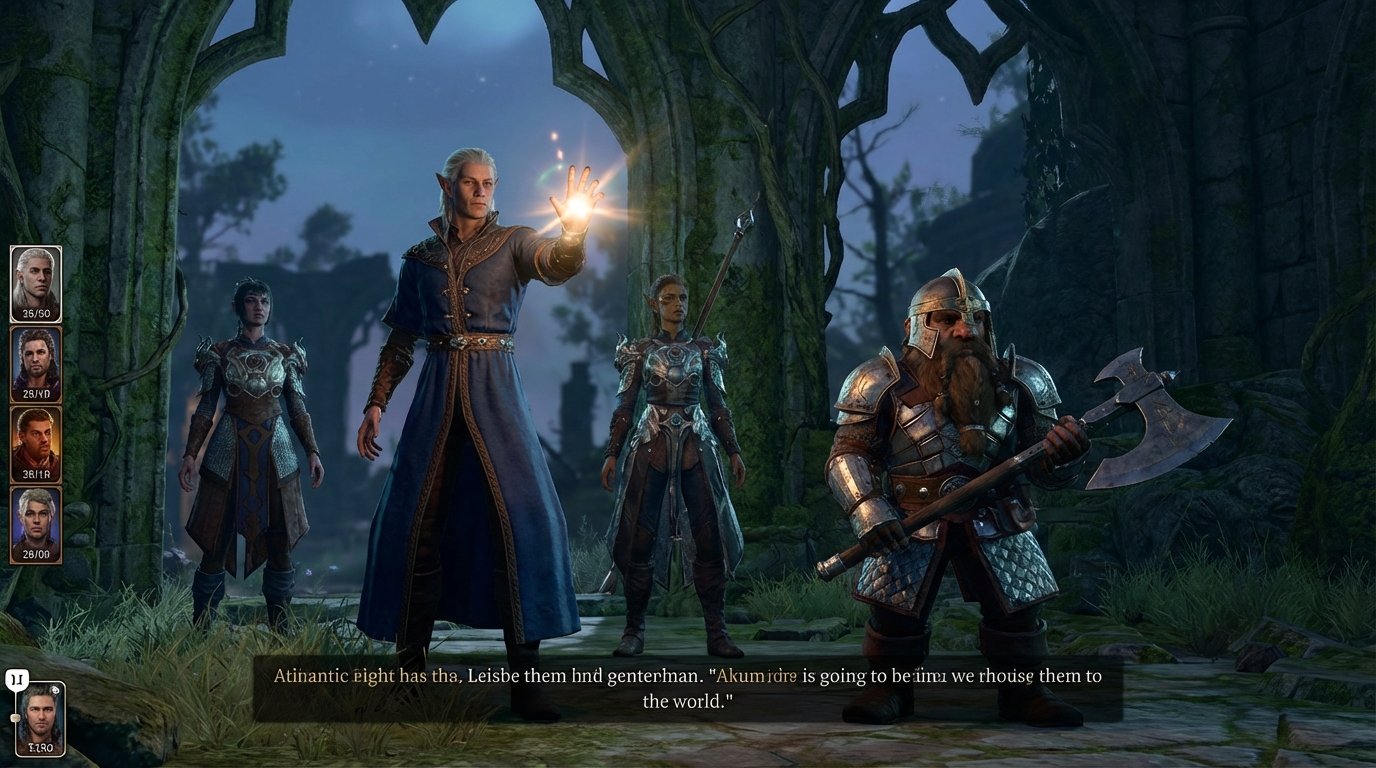Image resolution: width=1376 pixels, height=768 pixels.
Task: Expand the small beige tab beside the speaker portrait
Action: tap(16, 717)
